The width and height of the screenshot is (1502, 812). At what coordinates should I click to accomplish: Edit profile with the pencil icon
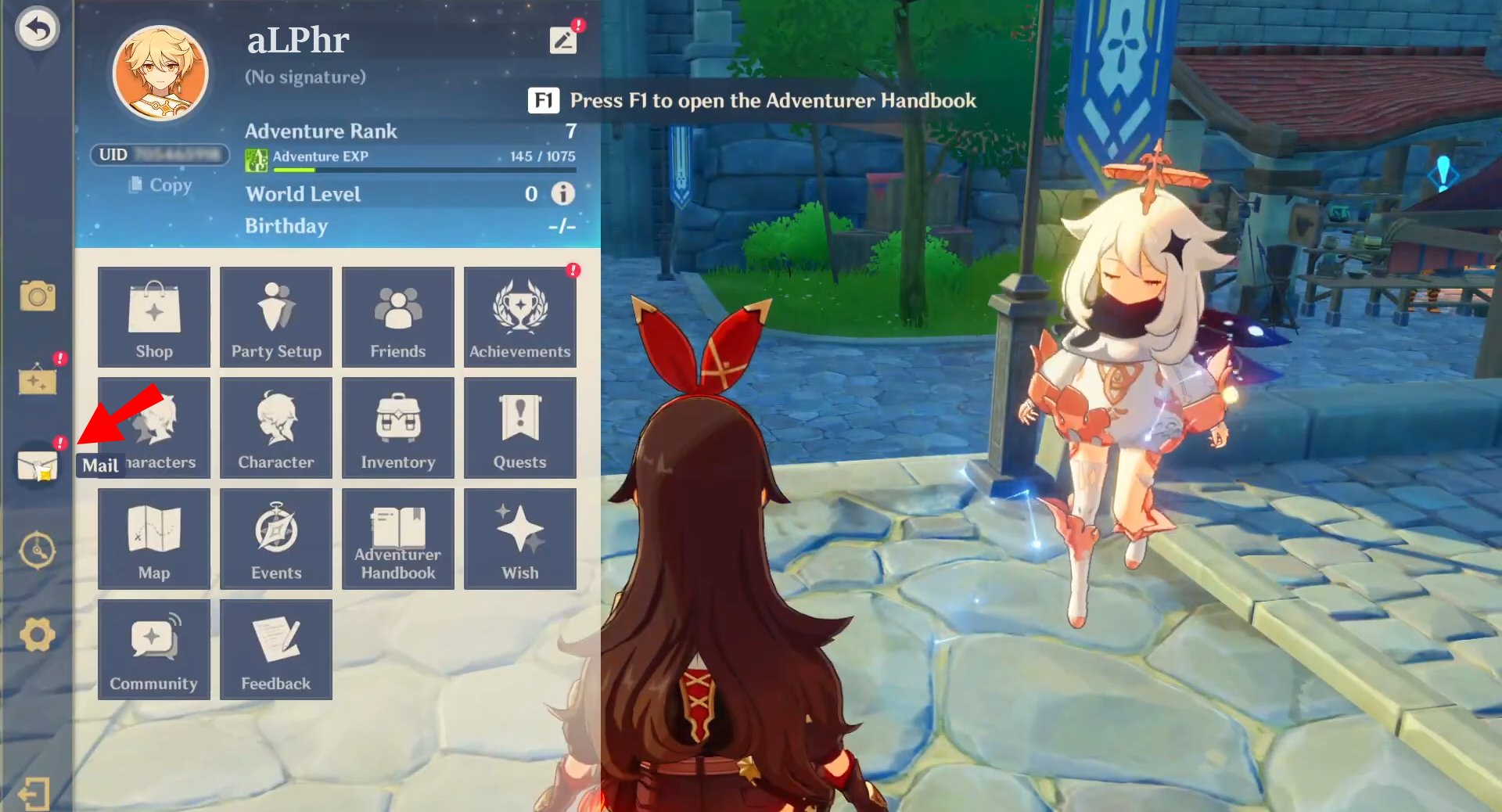563,40
